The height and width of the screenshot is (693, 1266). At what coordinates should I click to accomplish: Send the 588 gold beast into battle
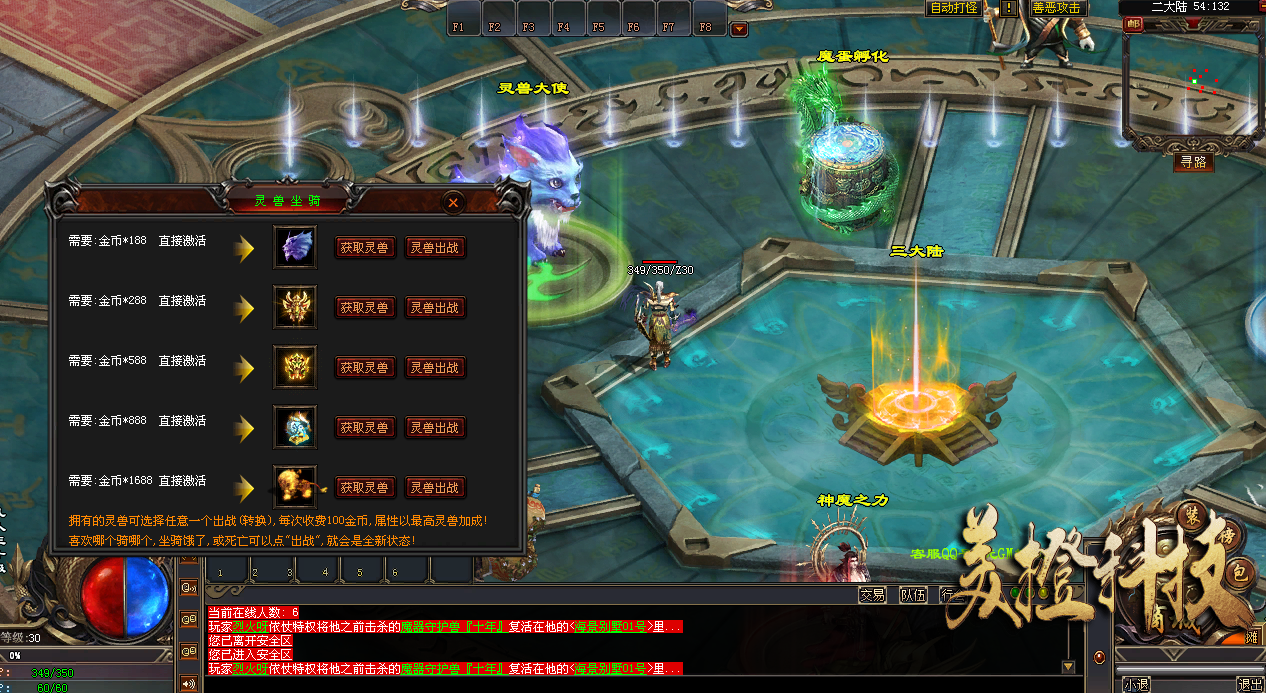click(435, 368)
